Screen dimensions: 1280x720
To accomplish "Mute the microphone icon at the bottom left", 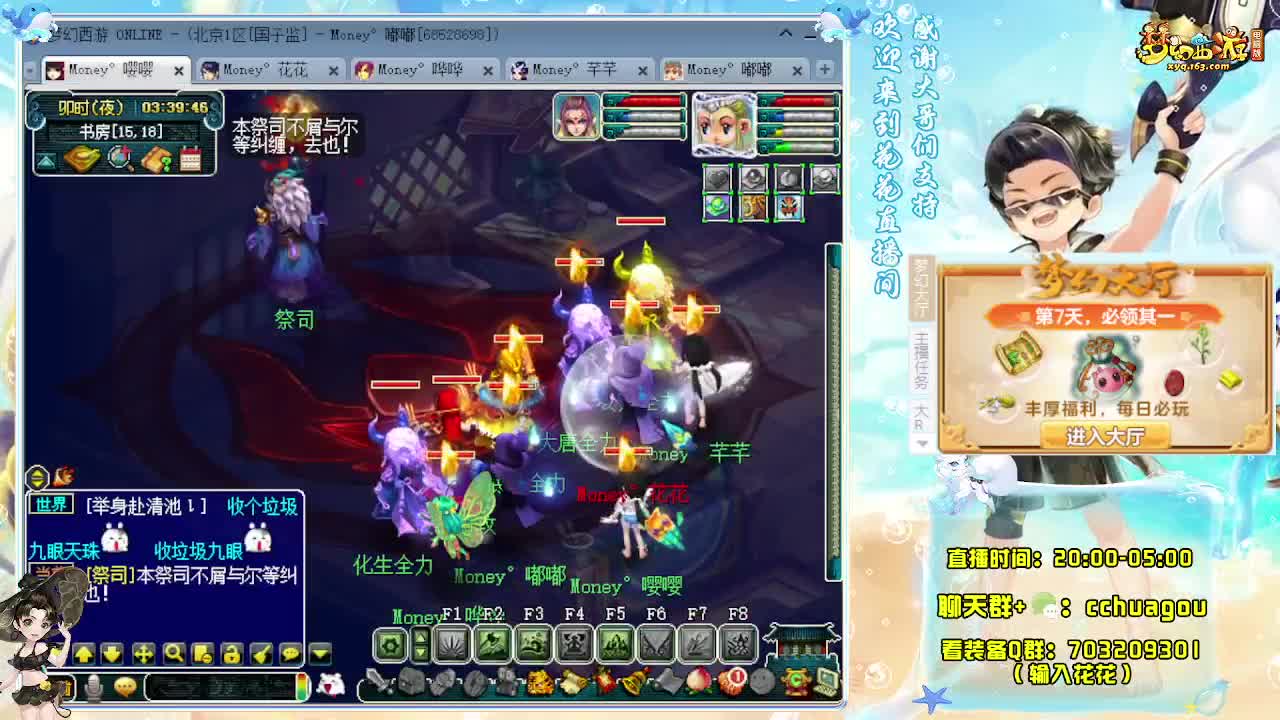I will click(x=92, y=687).
